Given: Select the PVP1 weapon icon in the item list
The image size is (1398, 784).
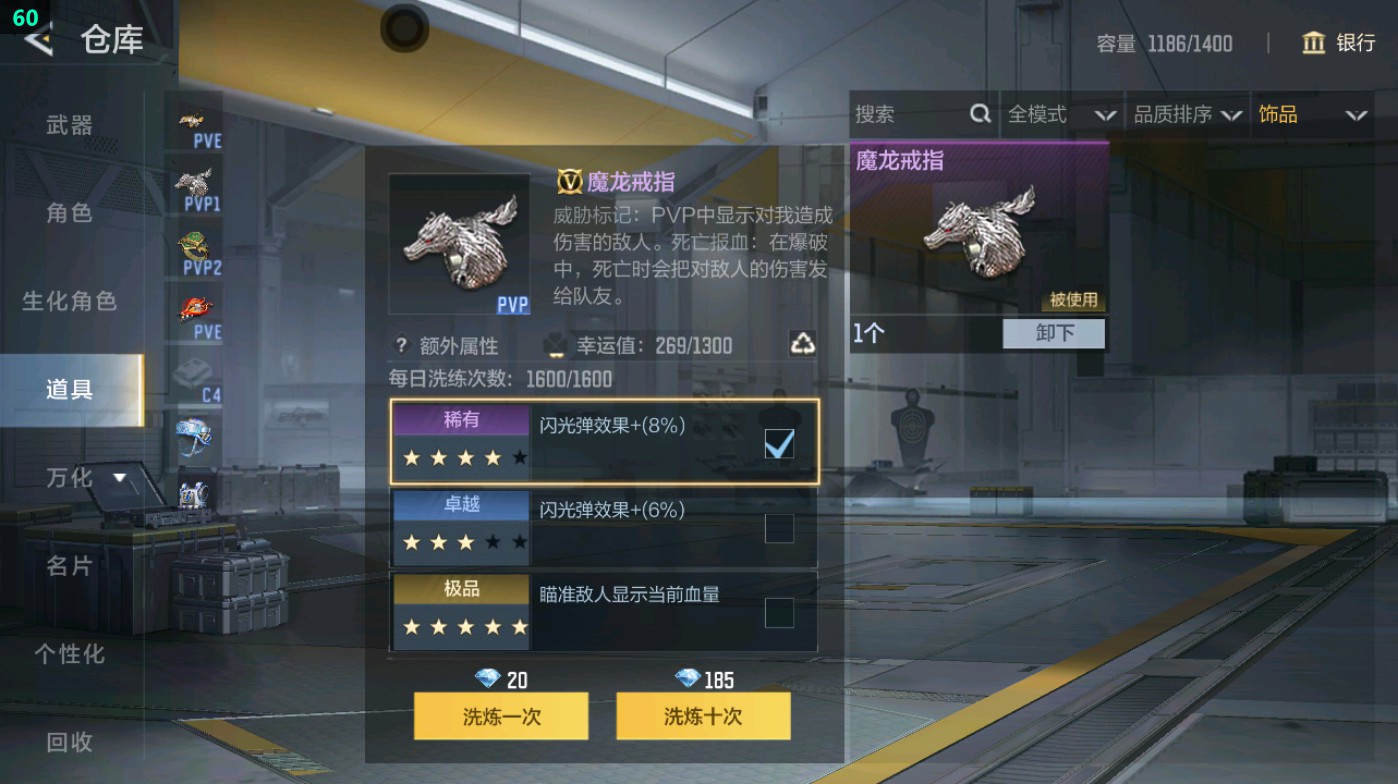Looking at the screenshot, I should 197,180.
